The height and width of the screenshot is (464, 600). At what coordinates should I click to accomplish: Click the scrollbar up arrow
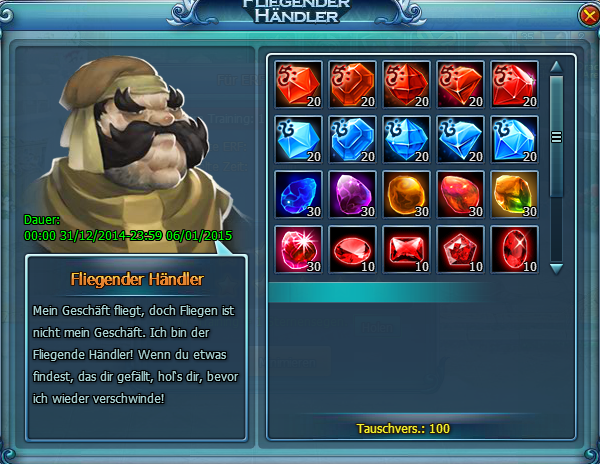click(557, 66)
